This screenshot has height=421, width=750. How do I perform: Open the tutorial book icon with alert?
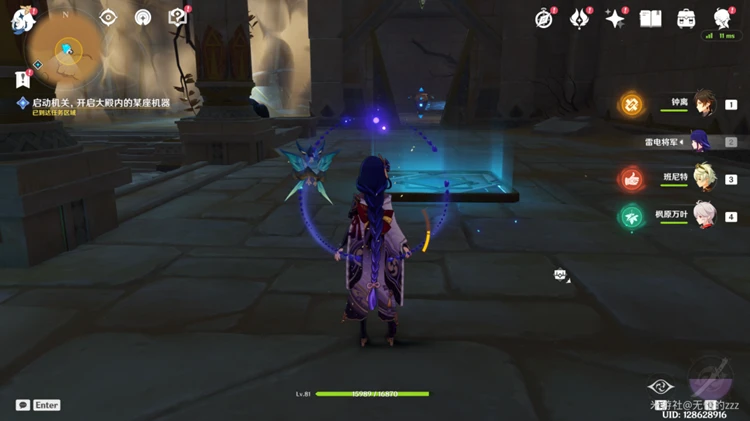click(177, 17)
